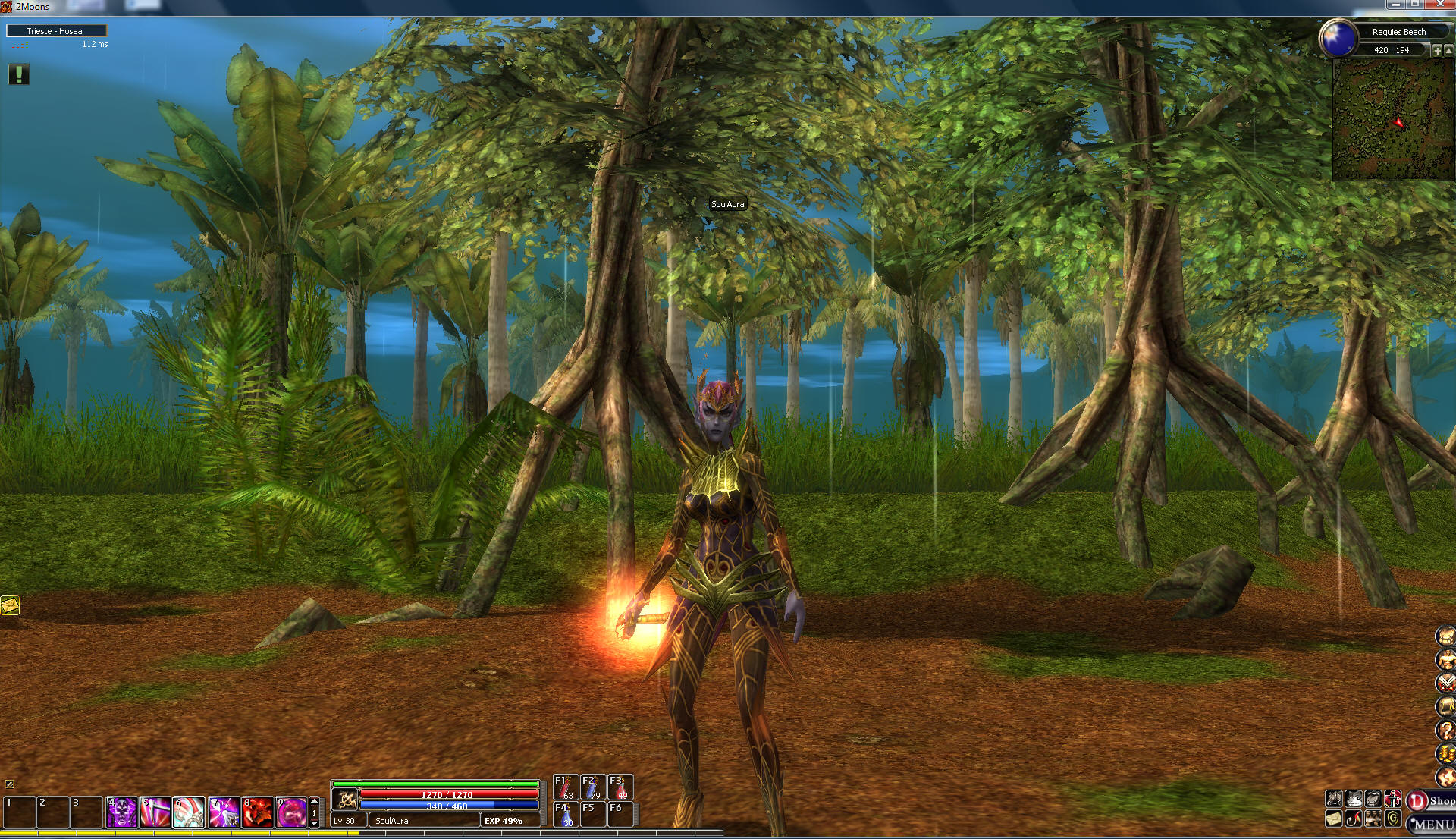The width and height of the screenshot is (1456, 839).
Task: Cast the pink orb skill in slot 9
Action: (x=291, y=812)
